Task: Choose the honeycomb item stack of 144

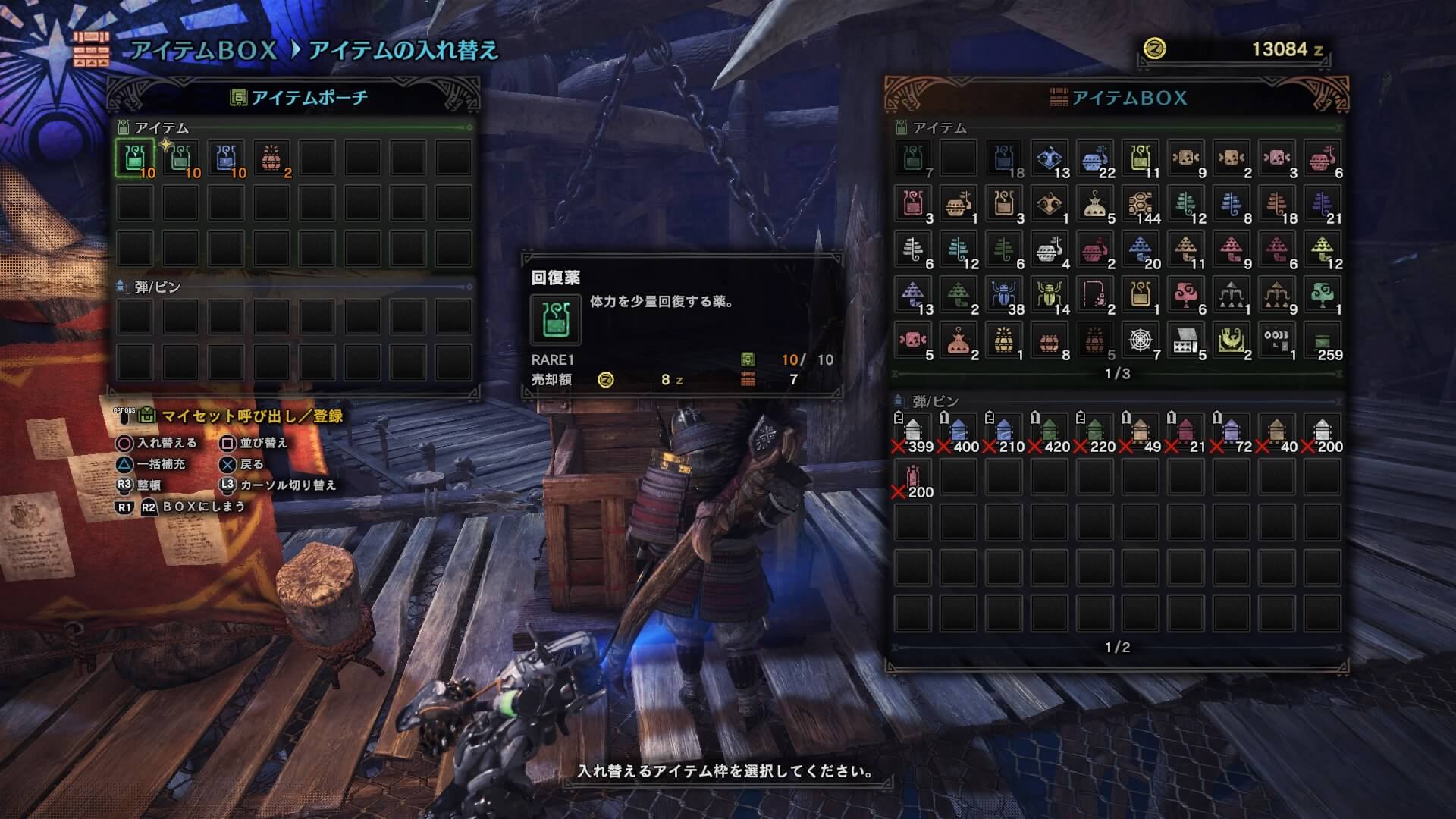Action: 1141,205
